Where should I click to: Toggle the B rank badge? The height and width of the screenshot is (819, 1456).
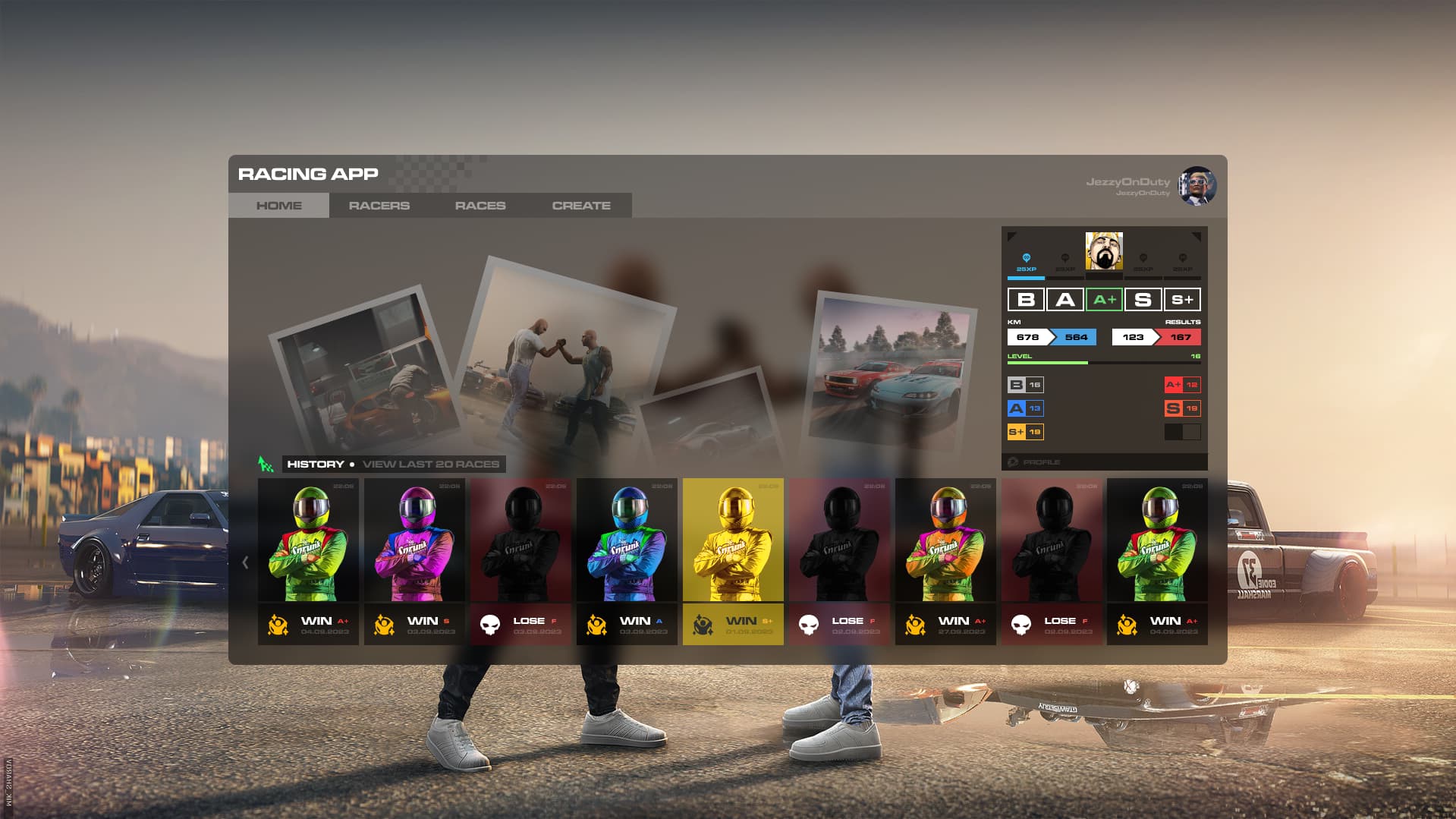point(1027,300)
